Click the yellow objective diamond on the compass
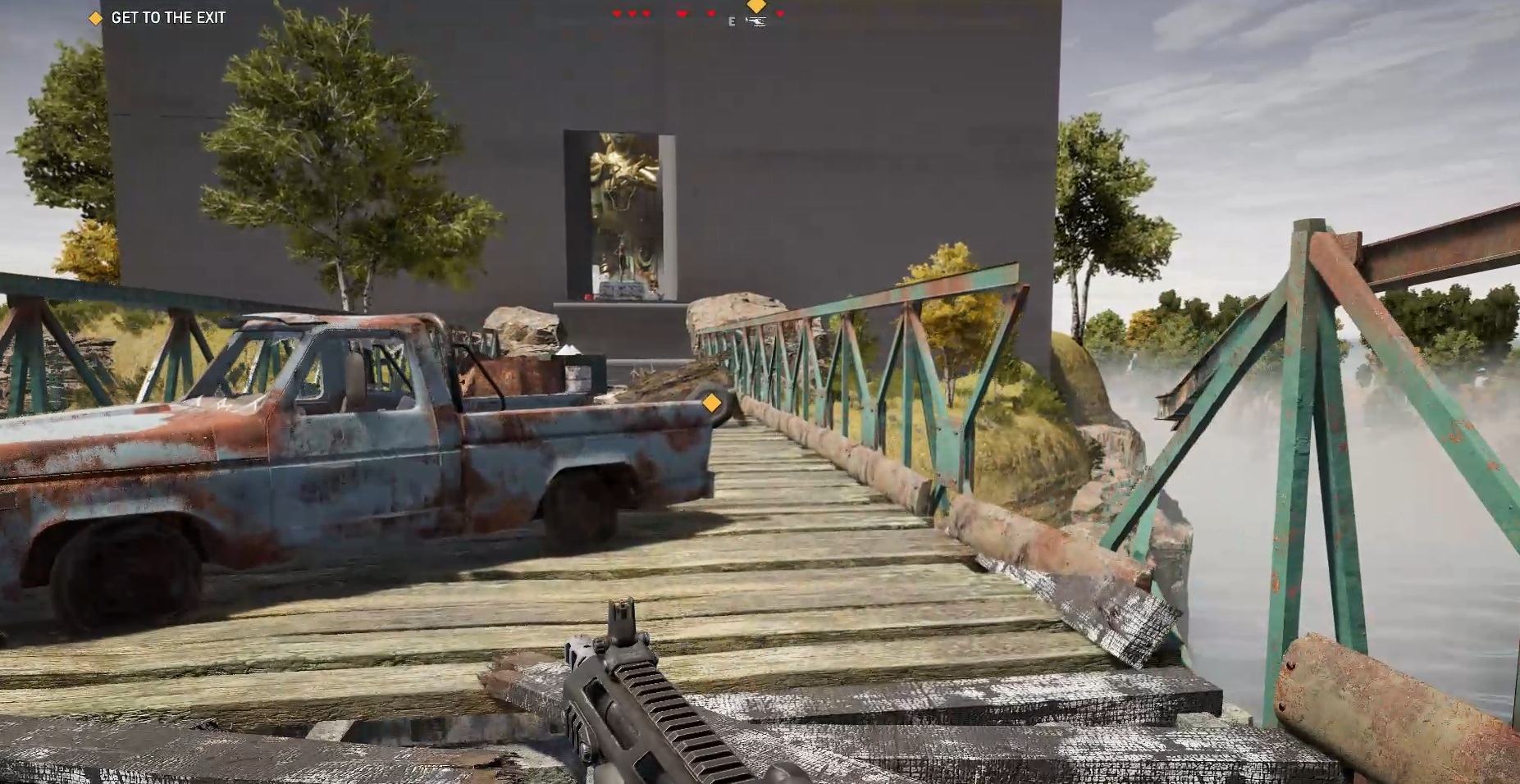 pyautogui.click(x=755, y=6)
